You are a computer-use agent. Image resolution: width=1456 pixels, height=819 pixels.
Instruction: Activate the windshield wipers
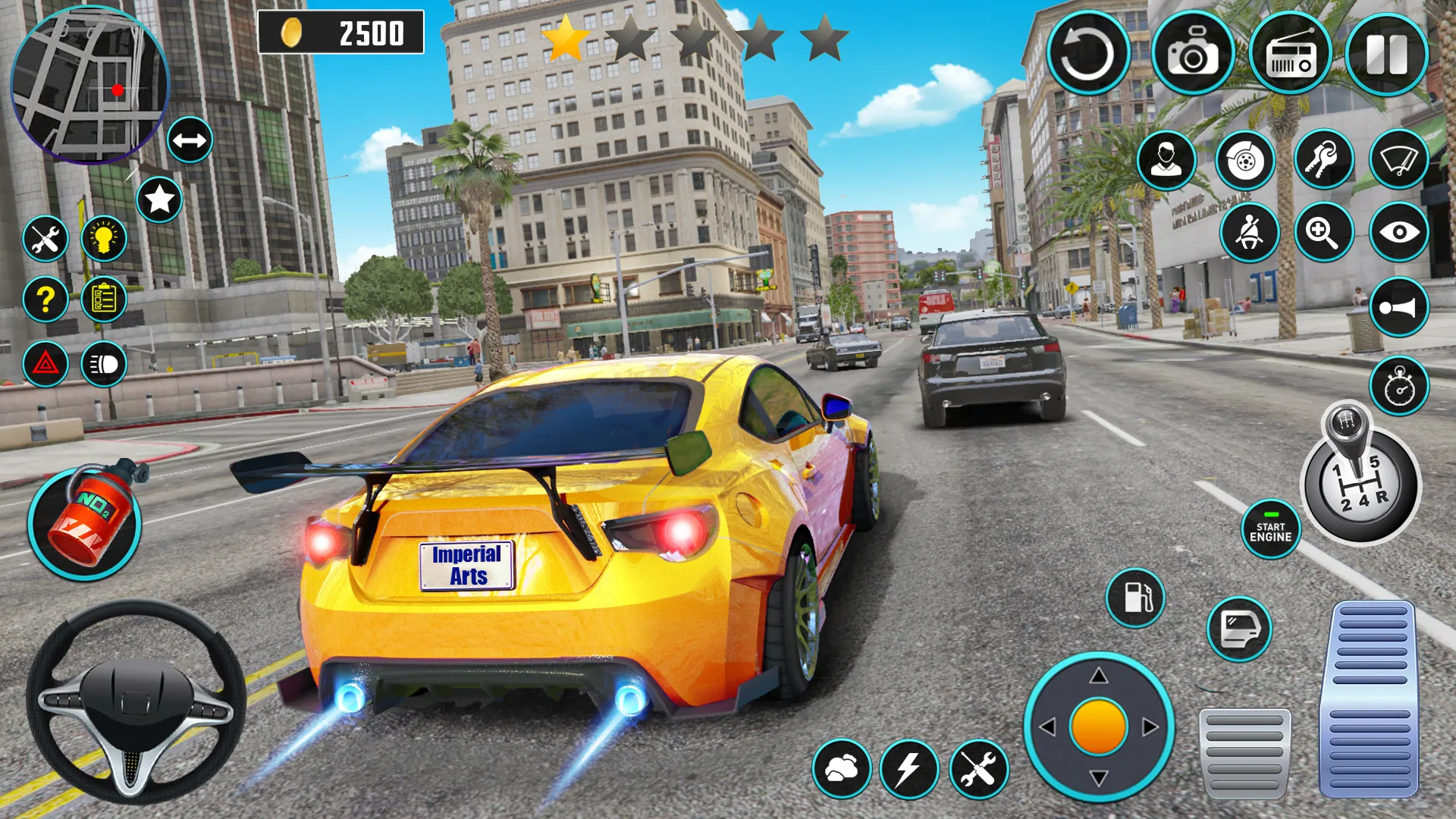coord(1401,161)
